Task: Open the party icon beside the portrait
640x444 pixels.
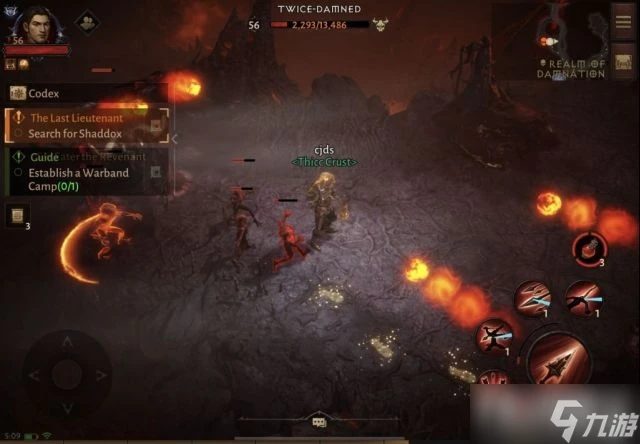Action: [86, 20]
